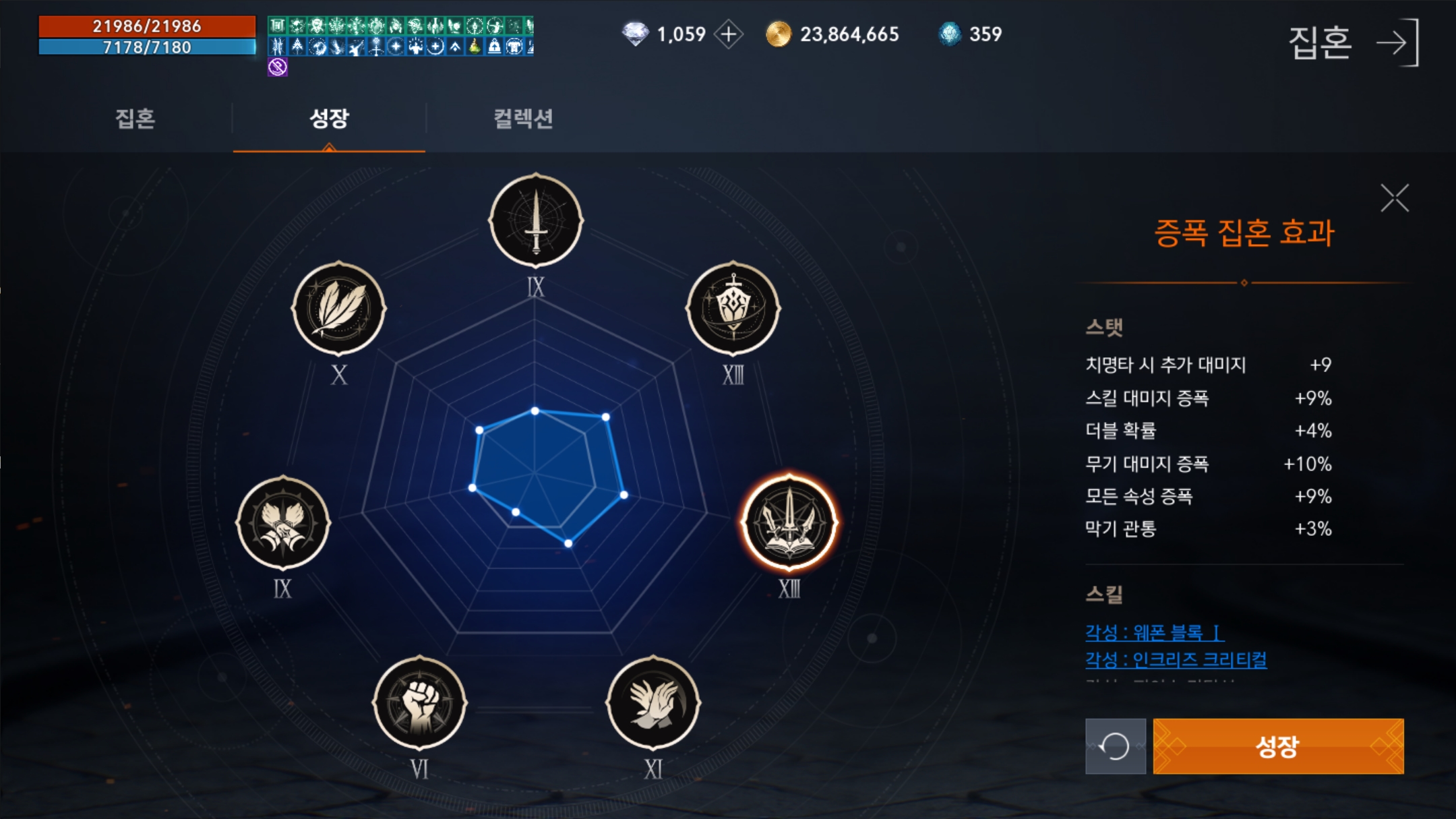The width and height of the screenshot is (1456, 819).
Task: Click the red HP bar
Action: [x=147, y=28]
